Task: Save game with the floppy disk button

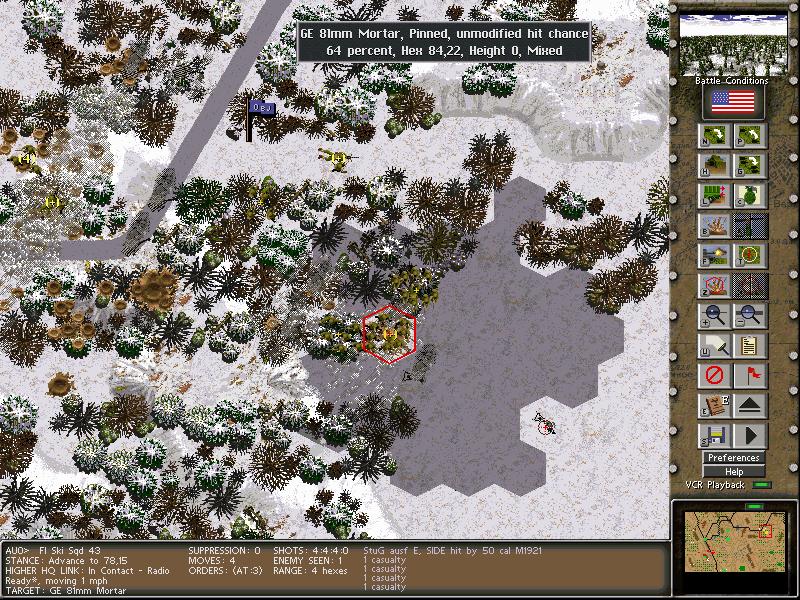Action: click(714, 436)
